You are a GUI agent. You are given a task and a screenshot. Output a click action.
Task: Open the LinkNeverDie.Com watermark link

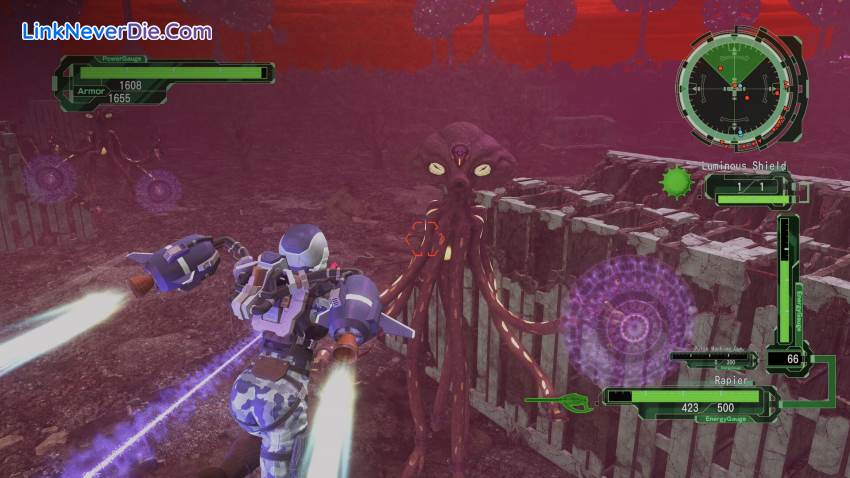pos(117,32)
